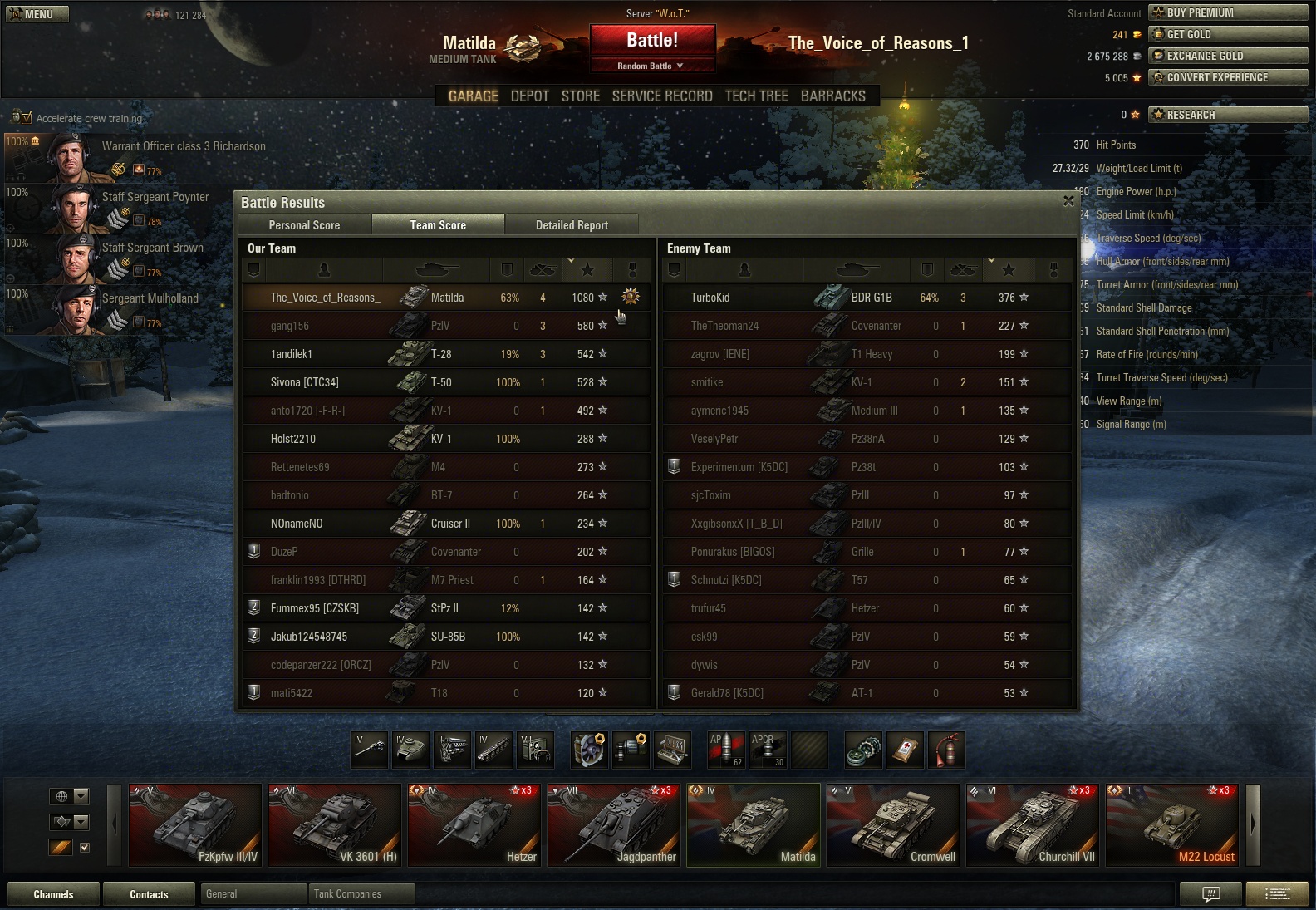Image resolution: width=1316 pixels, height=910 pixels.
Task: Open the Random Battle mode dropdown
Action: pyautogui.click(x=652, y=66)
